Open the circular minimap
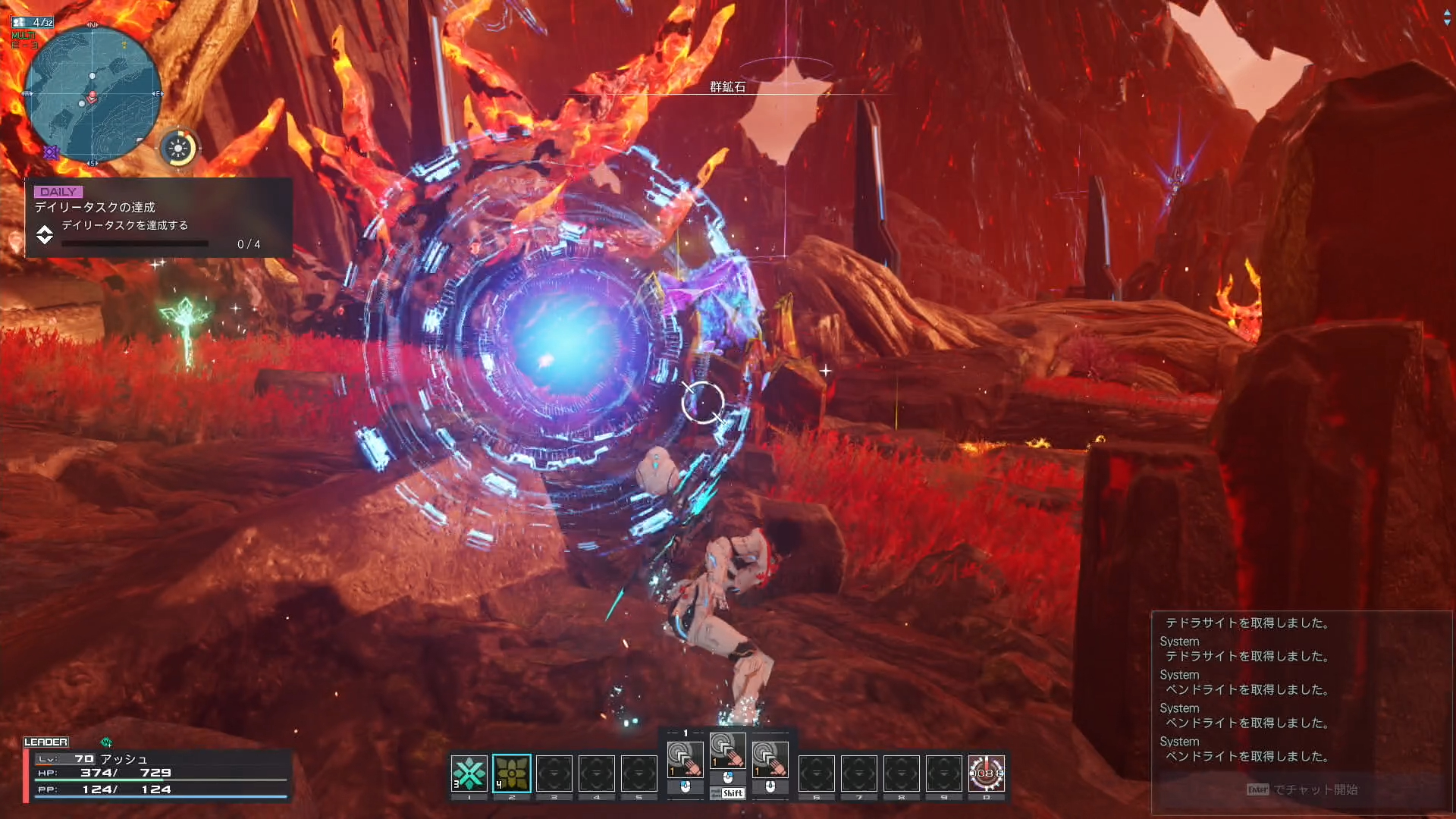This screenshot has height=819, width=1456. pos(93,94)
